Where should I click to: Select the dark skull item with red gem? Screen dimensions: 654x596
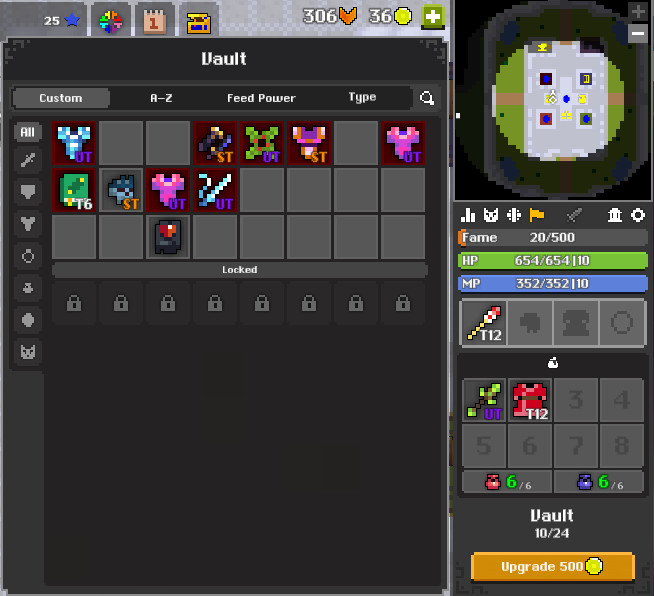(x=168, y=237)
